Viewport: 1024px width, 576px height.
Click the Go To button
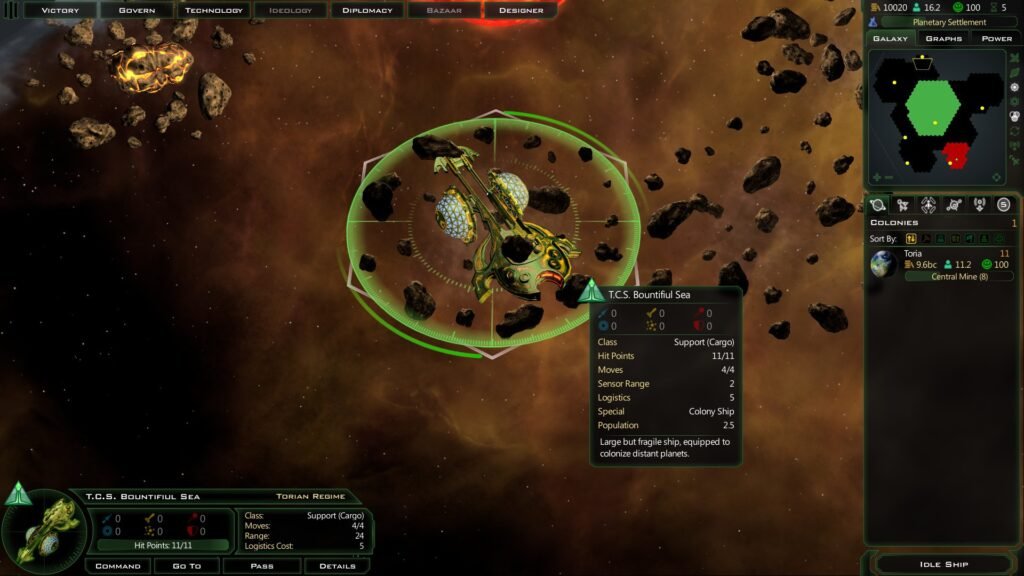(x=187, y=566)
